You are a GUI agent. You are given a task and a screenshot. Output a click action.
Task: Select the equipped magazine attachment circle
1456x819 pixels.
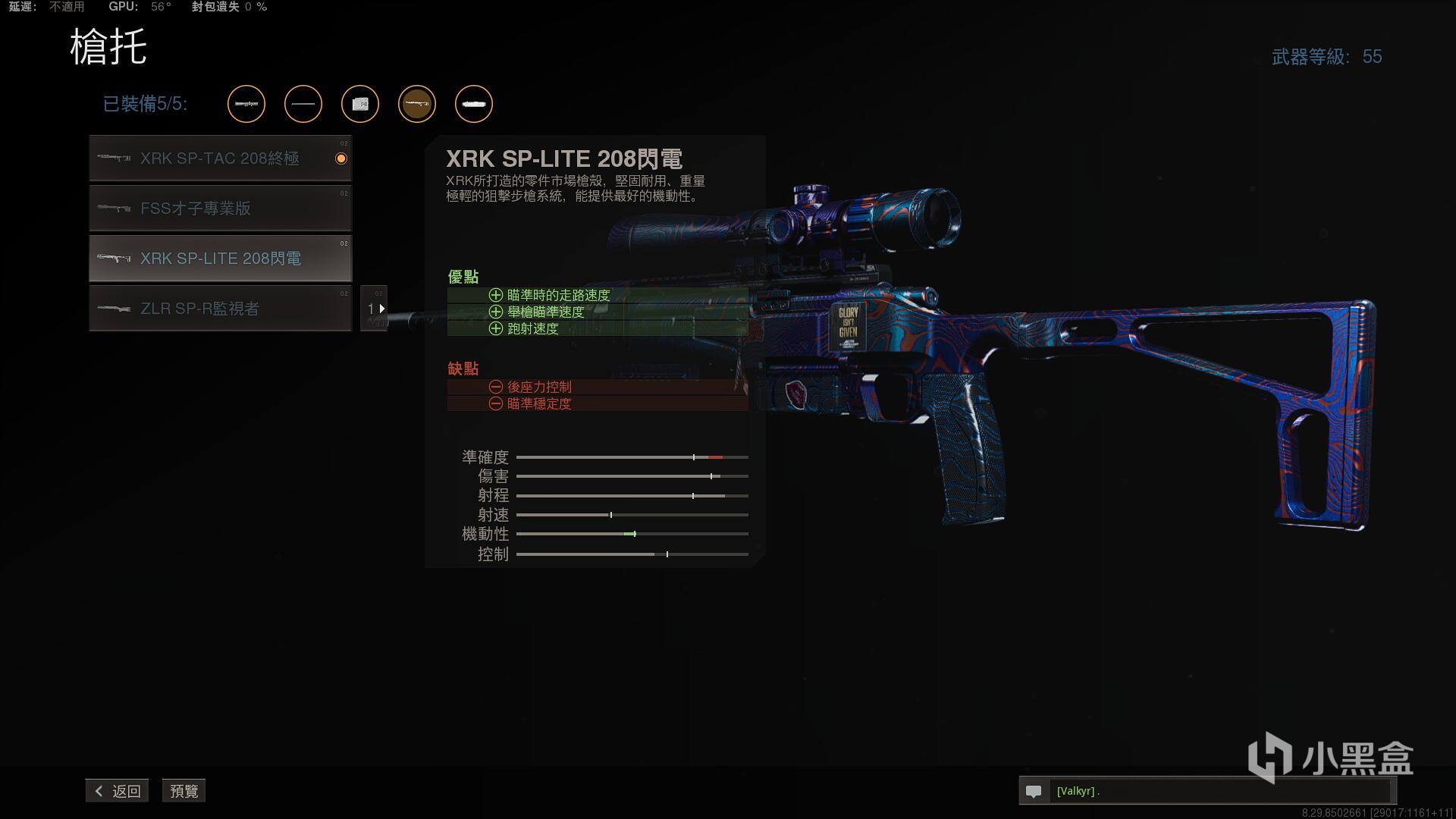360,104
